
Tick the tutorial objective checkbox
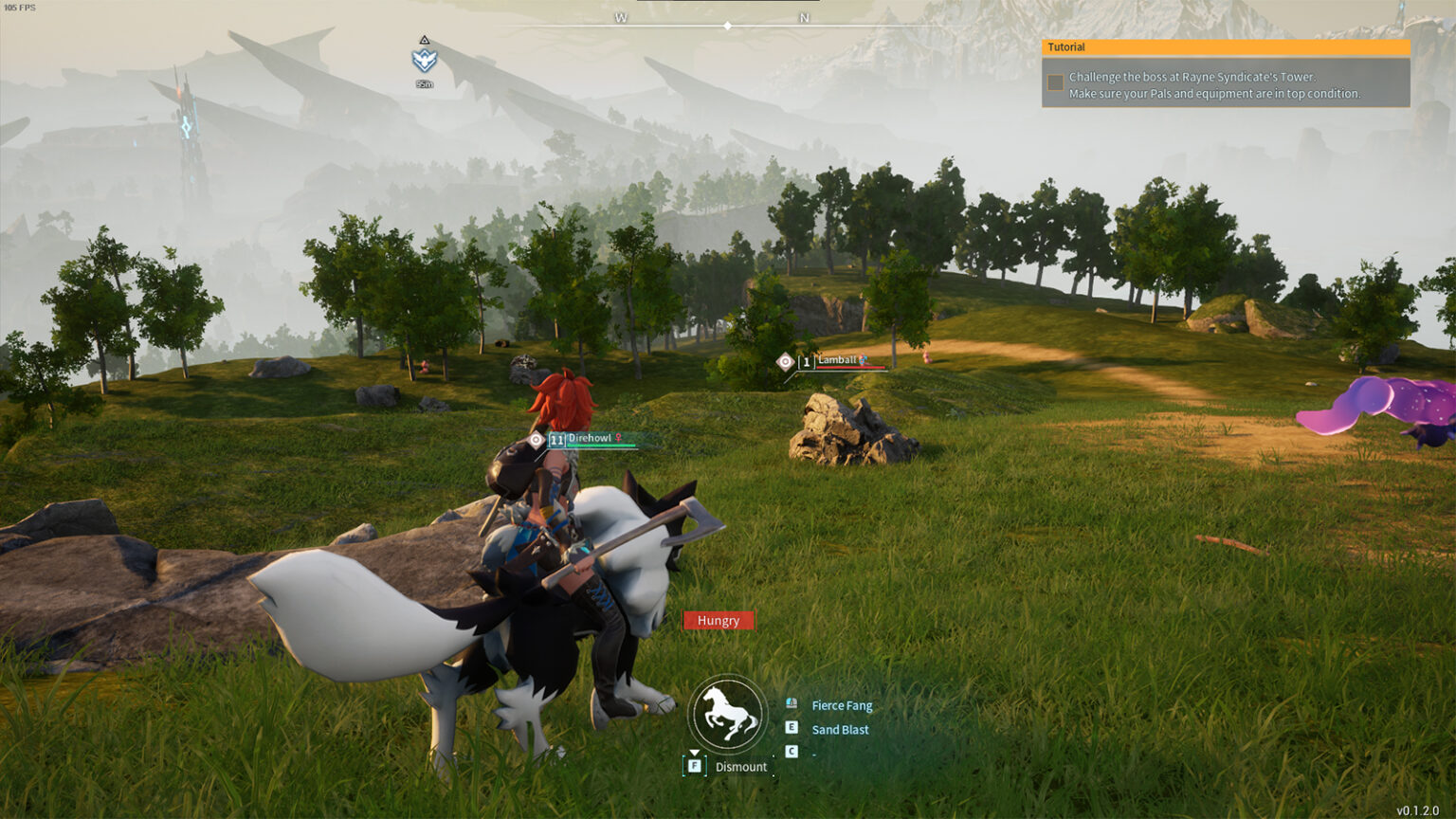[1055, 82]
